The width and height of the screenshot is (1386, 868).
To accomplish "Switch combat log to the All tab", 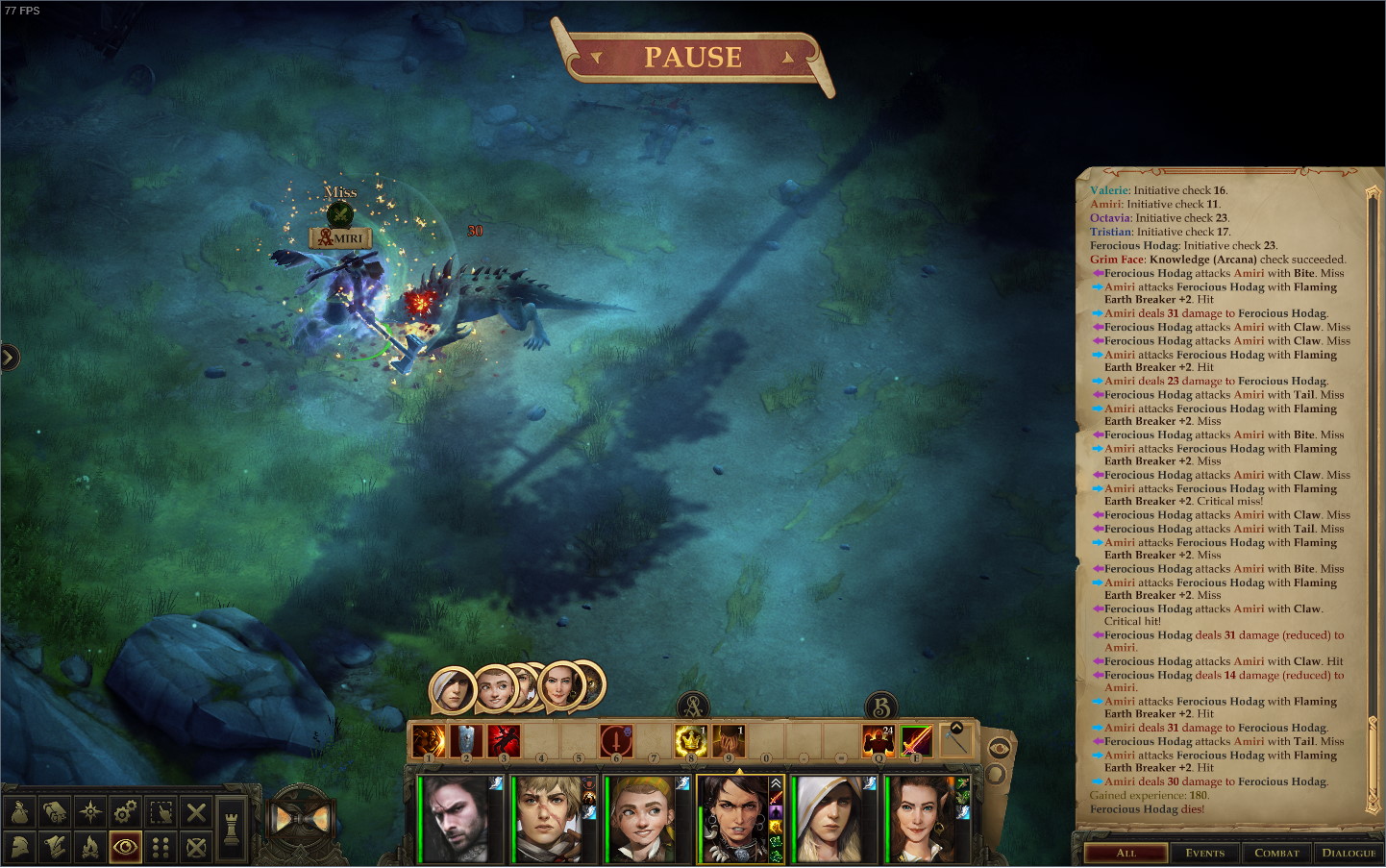I will (1126, 853).
